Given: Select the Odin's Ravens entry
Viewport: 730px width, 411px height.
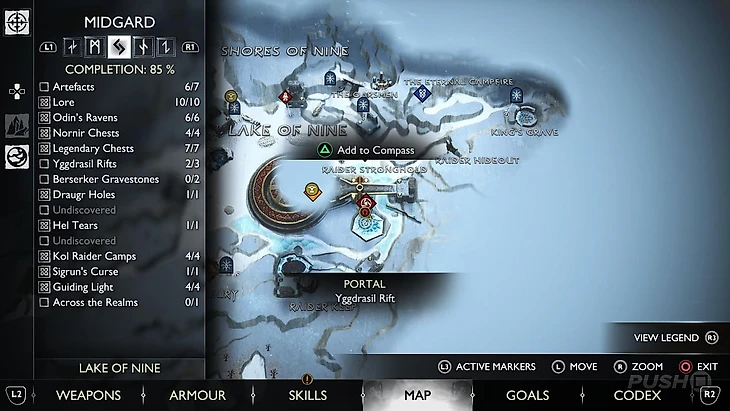Looking at the screenshot, I should click(44, 118).
